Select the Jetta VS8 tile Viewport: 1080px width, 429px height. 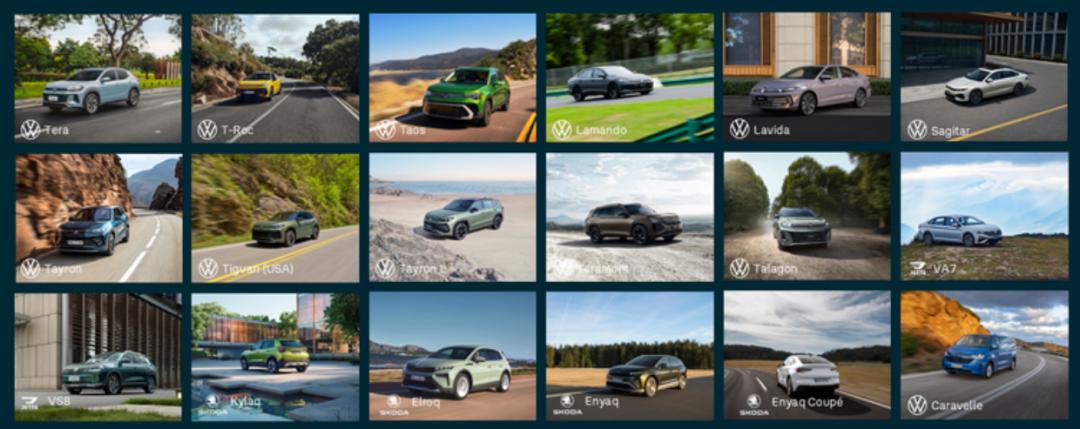(x=98, y=356)
